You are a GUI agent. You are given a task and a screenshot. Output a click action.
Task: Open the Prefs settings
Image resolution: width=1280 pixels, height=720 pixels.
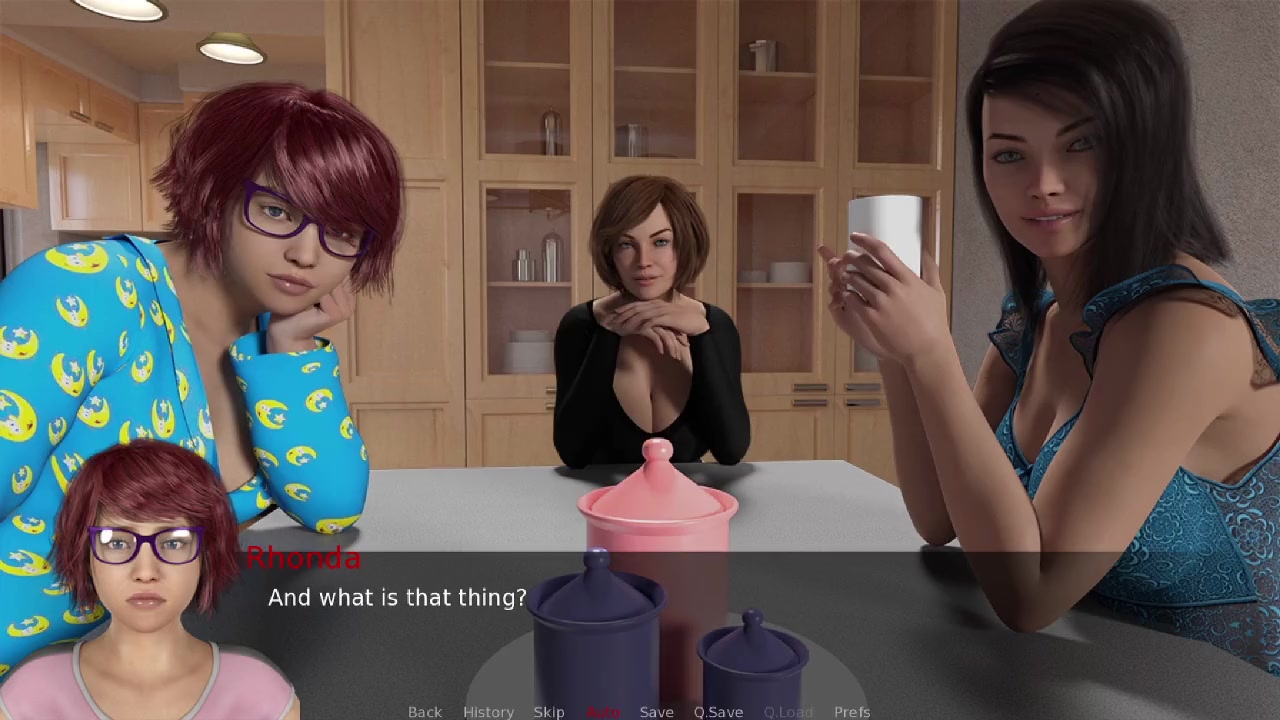point(852,711)
